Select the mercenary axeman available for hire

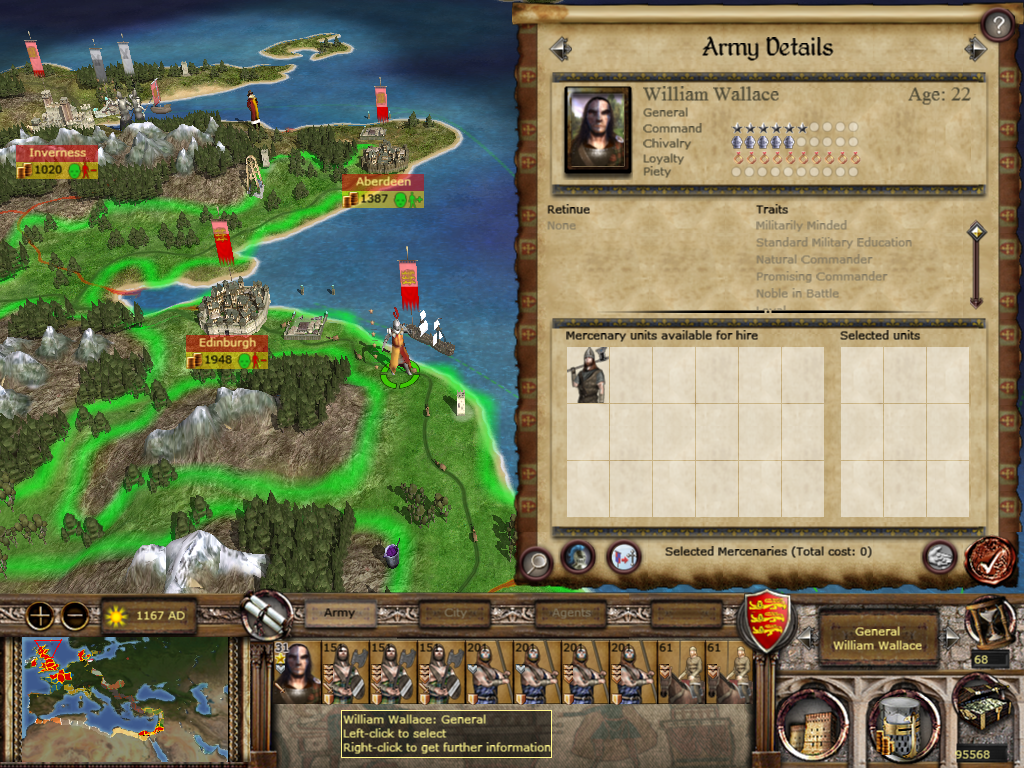tap(588, 375)
